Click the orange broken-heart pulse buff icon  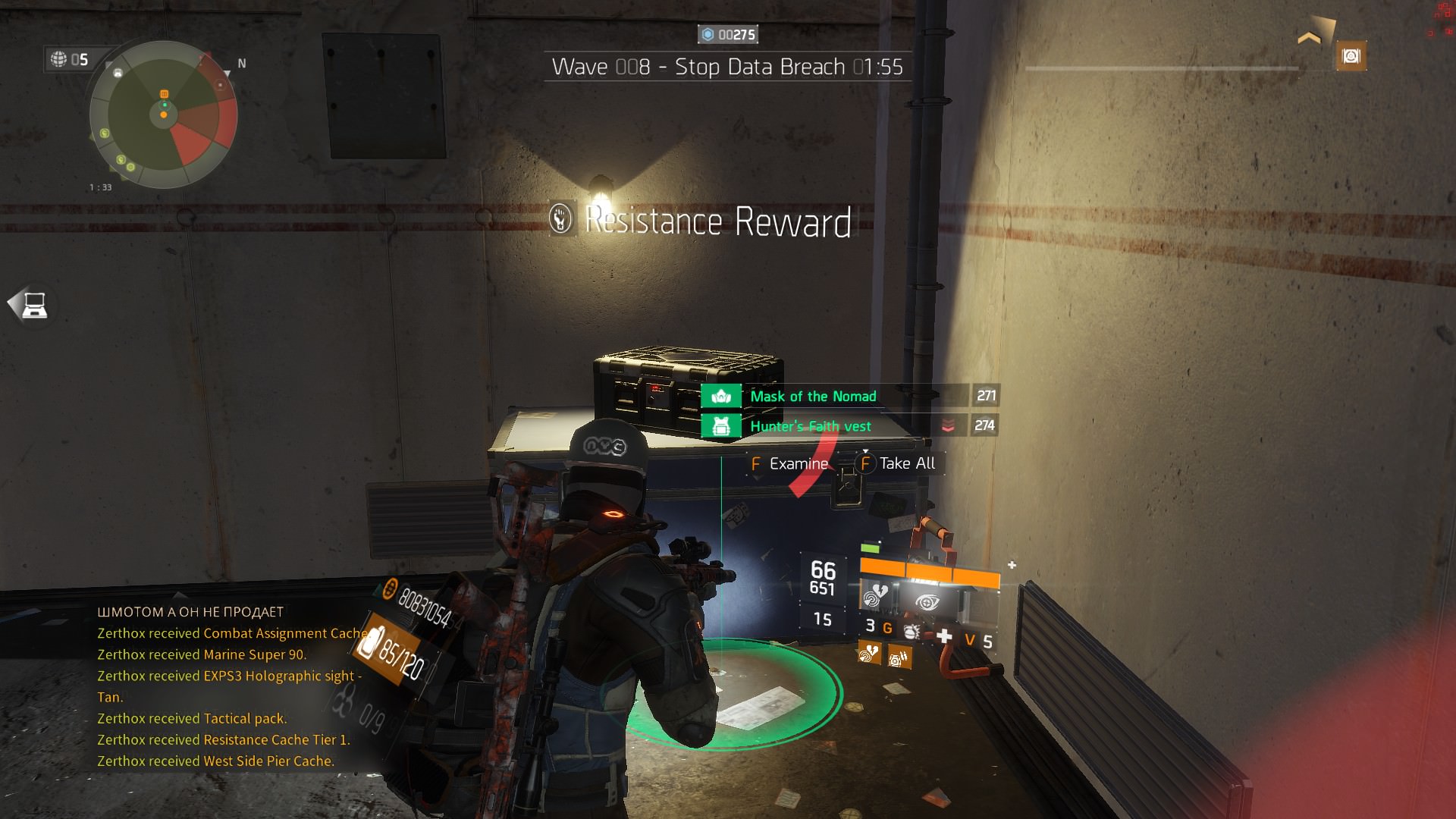(869, 652)
